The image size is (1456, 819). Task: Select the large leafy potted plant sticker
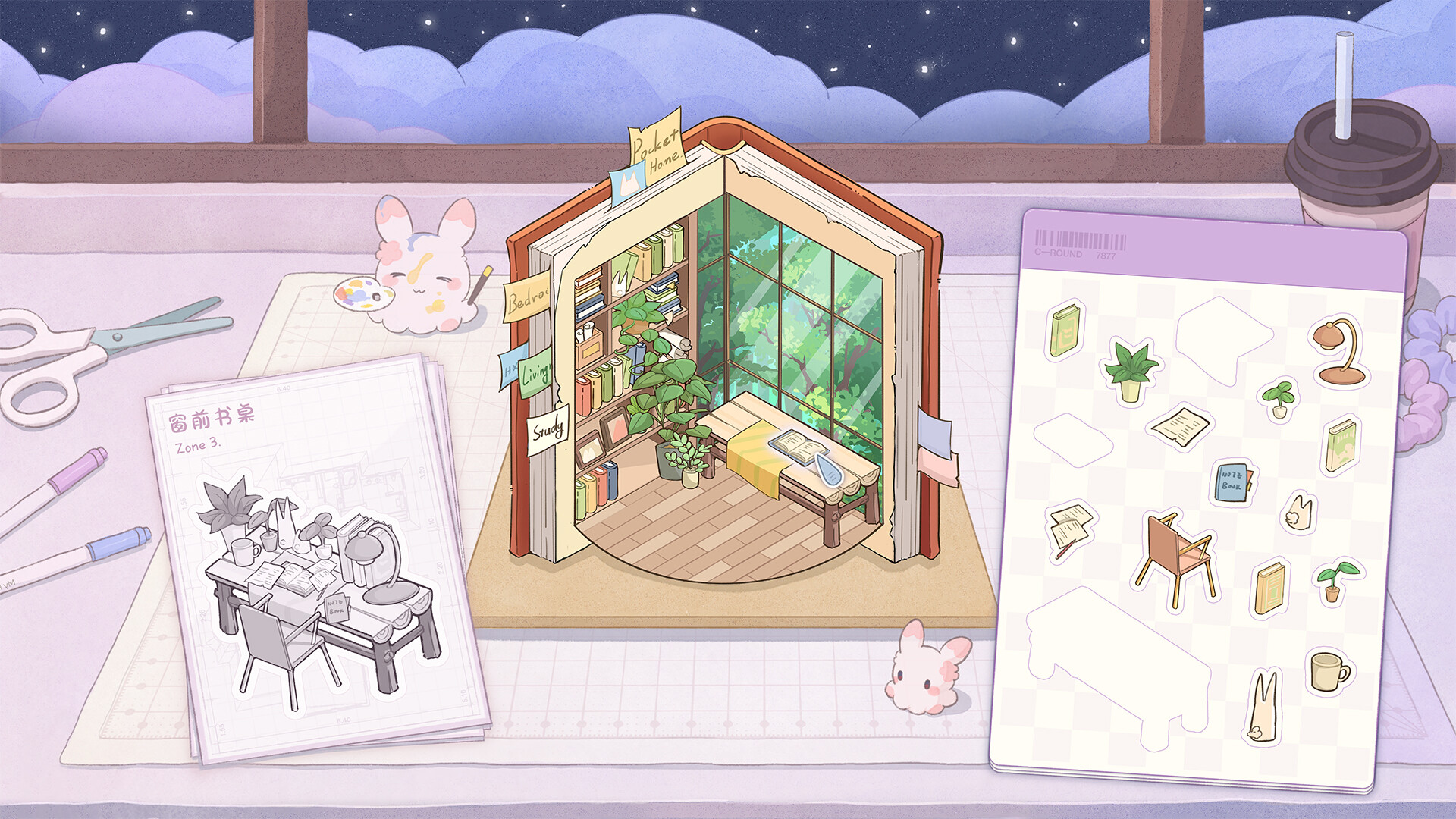click(x=1130, y=370)
